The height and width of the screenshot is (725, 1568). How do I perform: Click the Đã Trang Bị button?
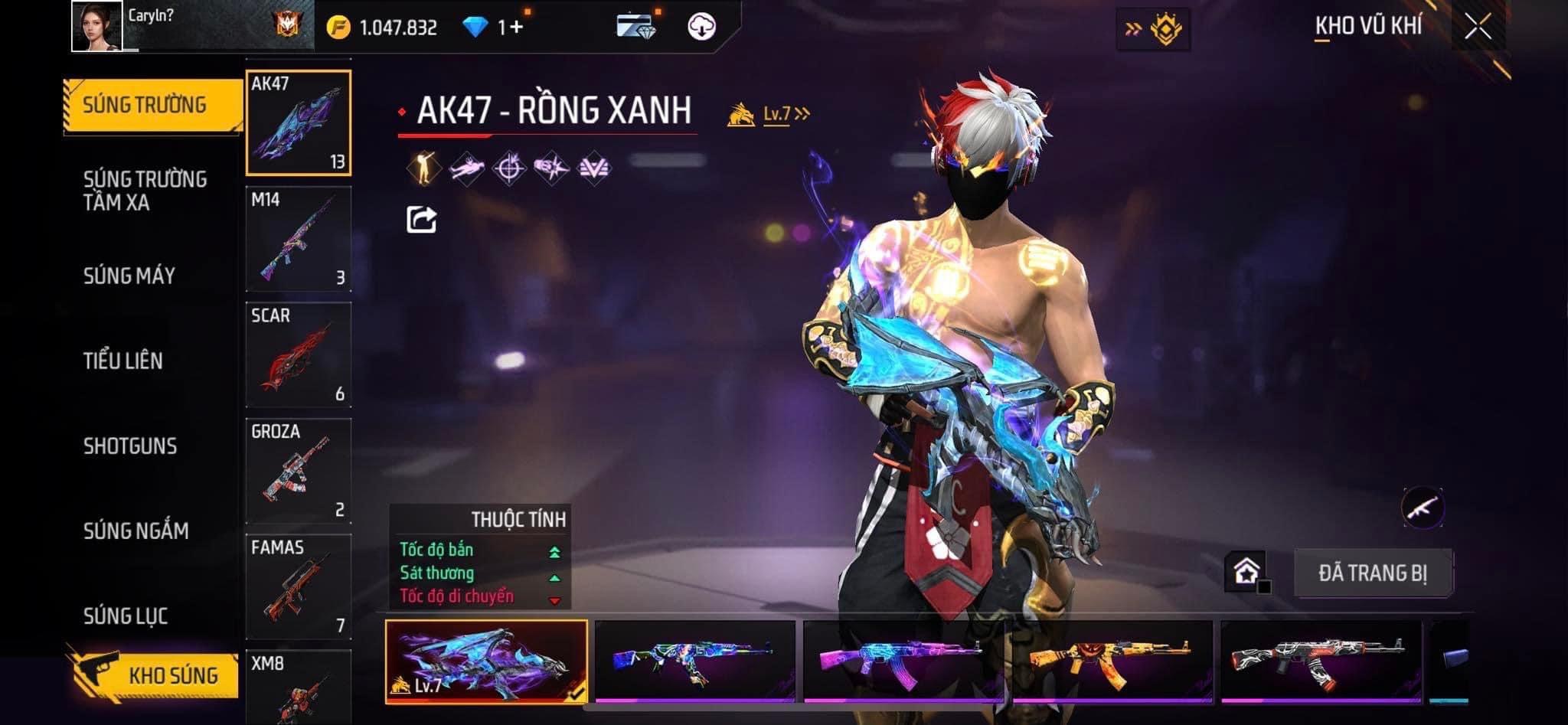tap(1372, 573)
